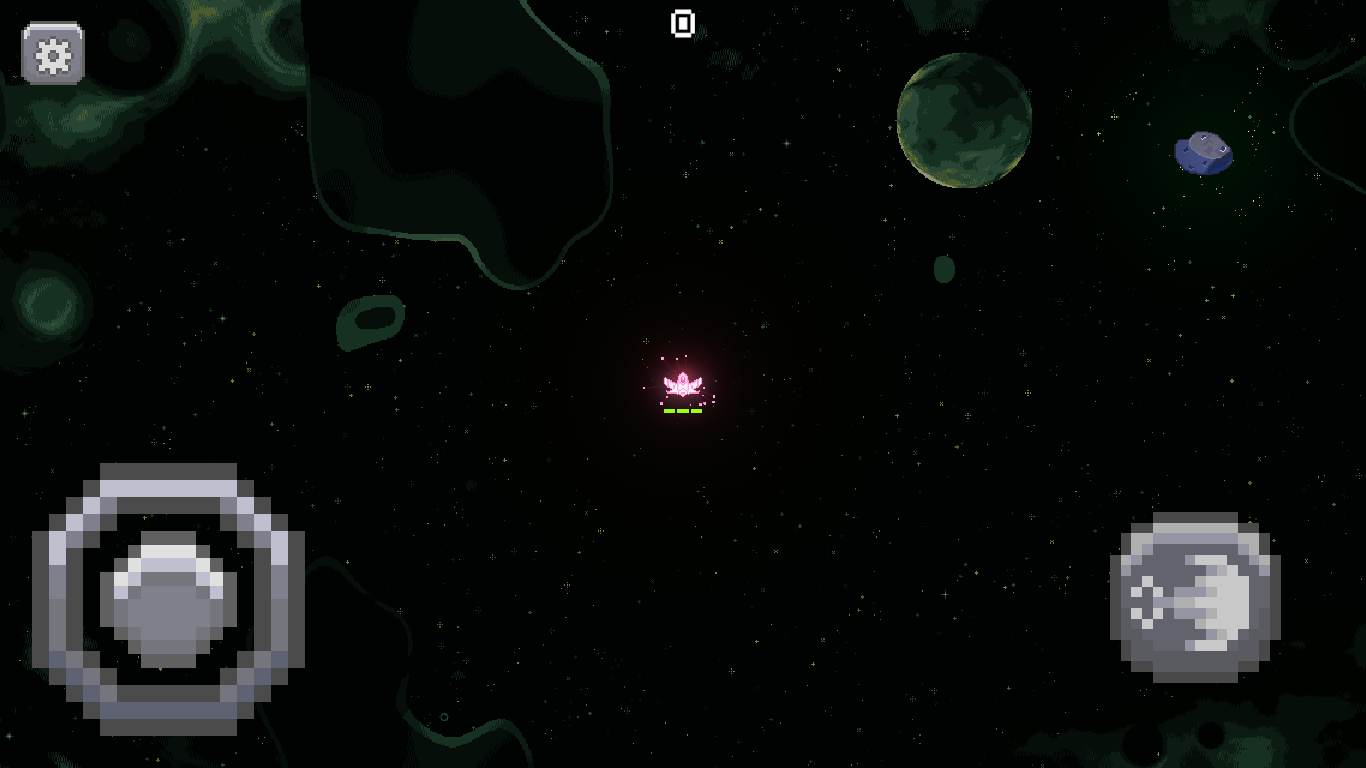Click the pause icon at top center
The width and height of the screenshot is (1366, 768).
pyautogui.click(x=681, y=23)
